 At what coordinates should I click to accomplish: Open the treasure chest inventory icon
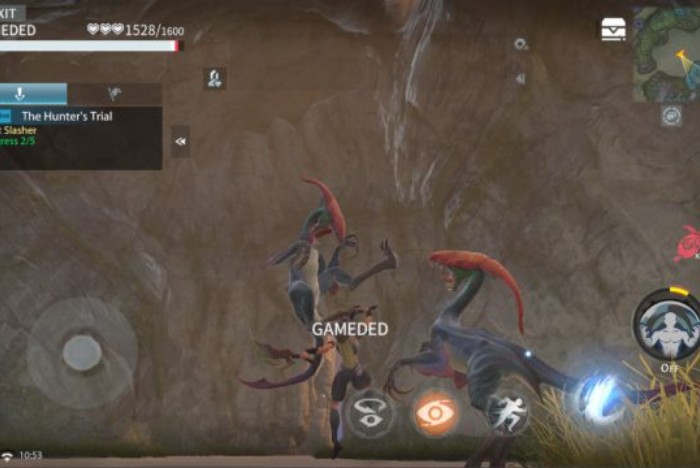(613, 30)
